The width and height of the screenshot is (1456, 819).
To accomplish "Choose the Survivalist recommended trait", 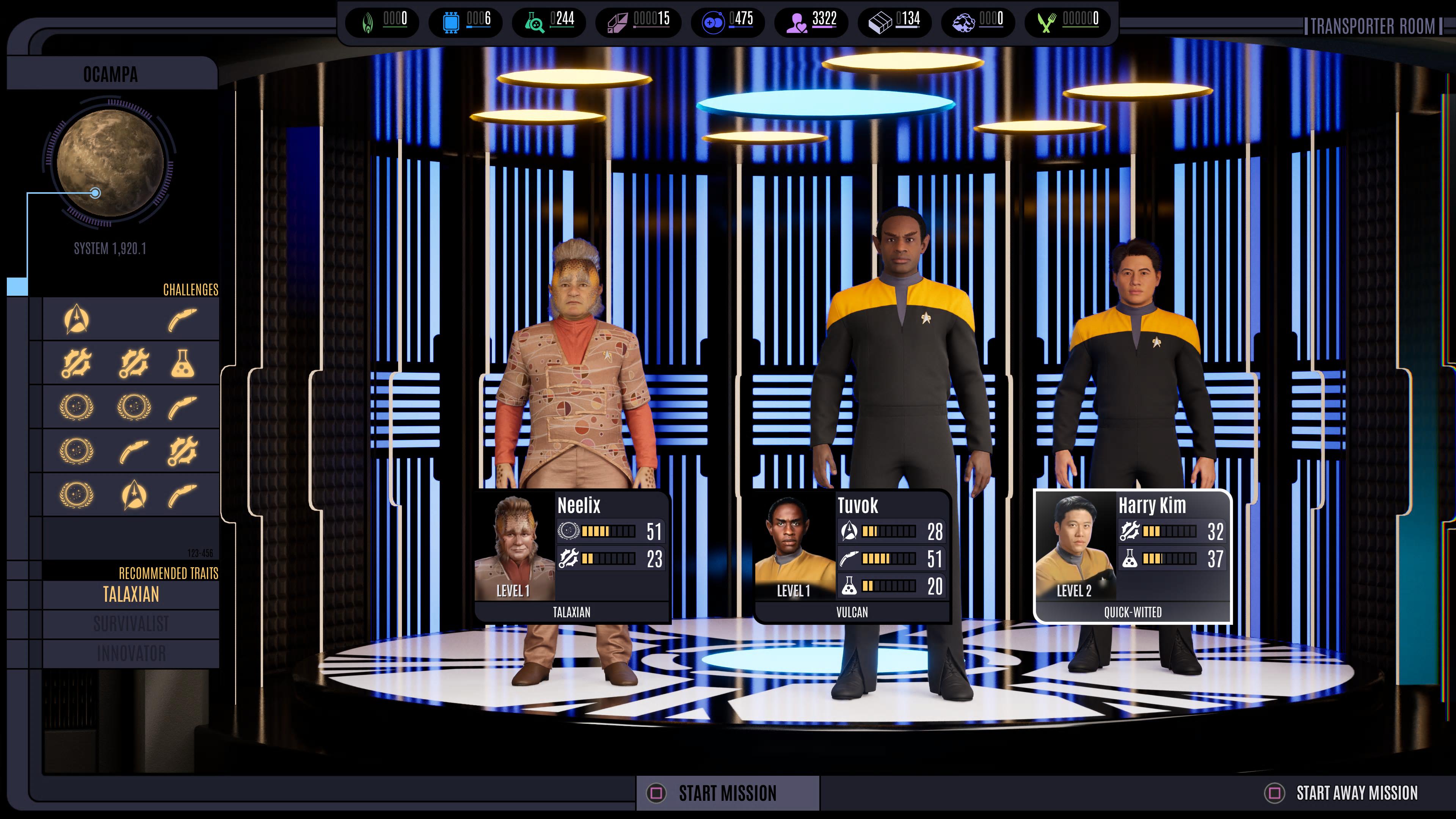I will [130, 624].
